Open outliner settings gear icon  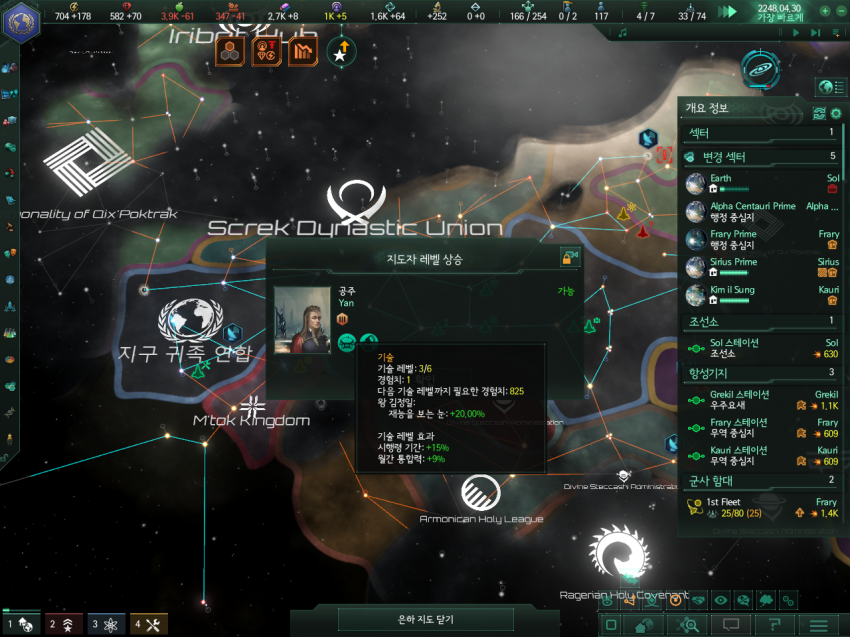[x=836, y=113]
